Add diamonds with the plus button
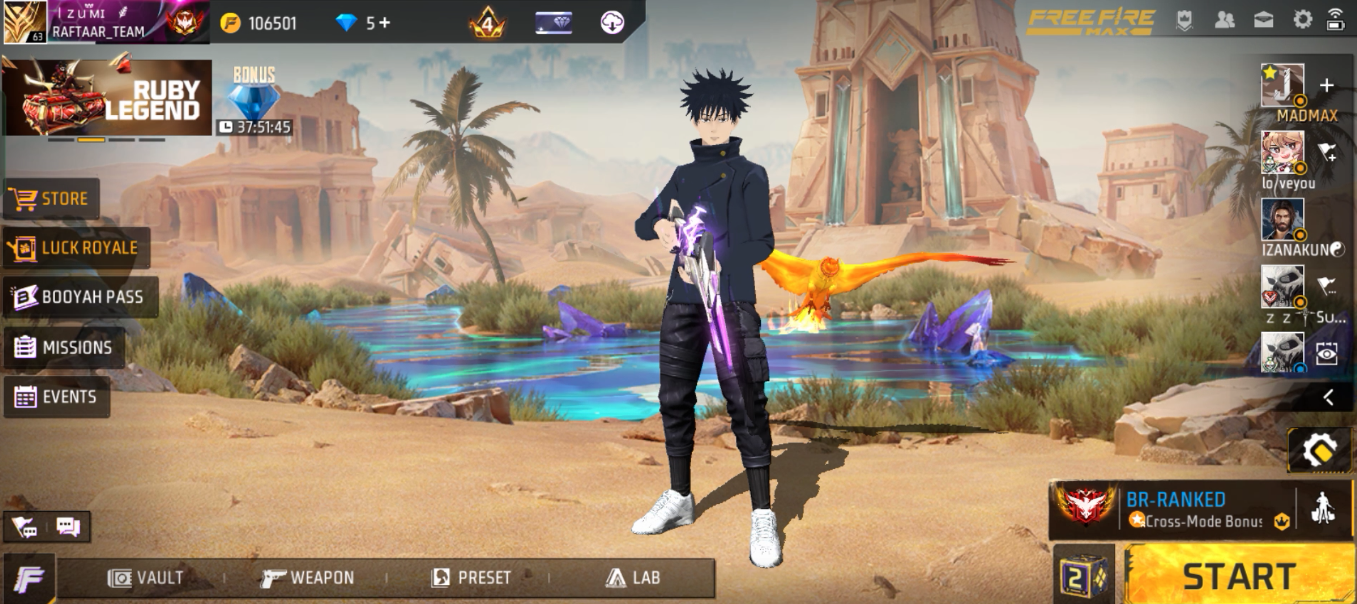1357x604 pixels. [x=384, y=23]
